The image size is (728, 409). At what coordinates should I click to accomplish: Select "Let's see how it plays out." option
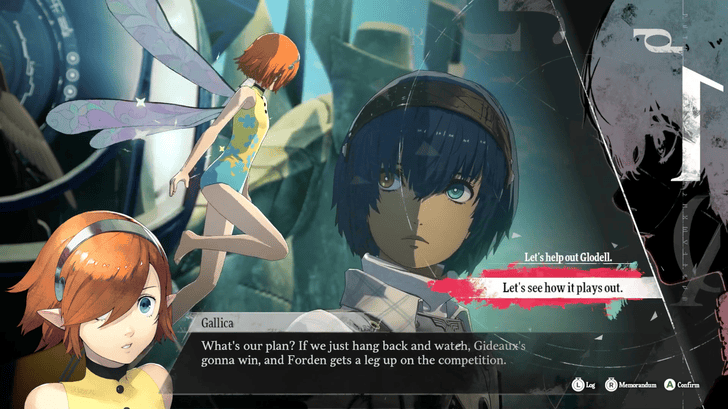point(563,289)
